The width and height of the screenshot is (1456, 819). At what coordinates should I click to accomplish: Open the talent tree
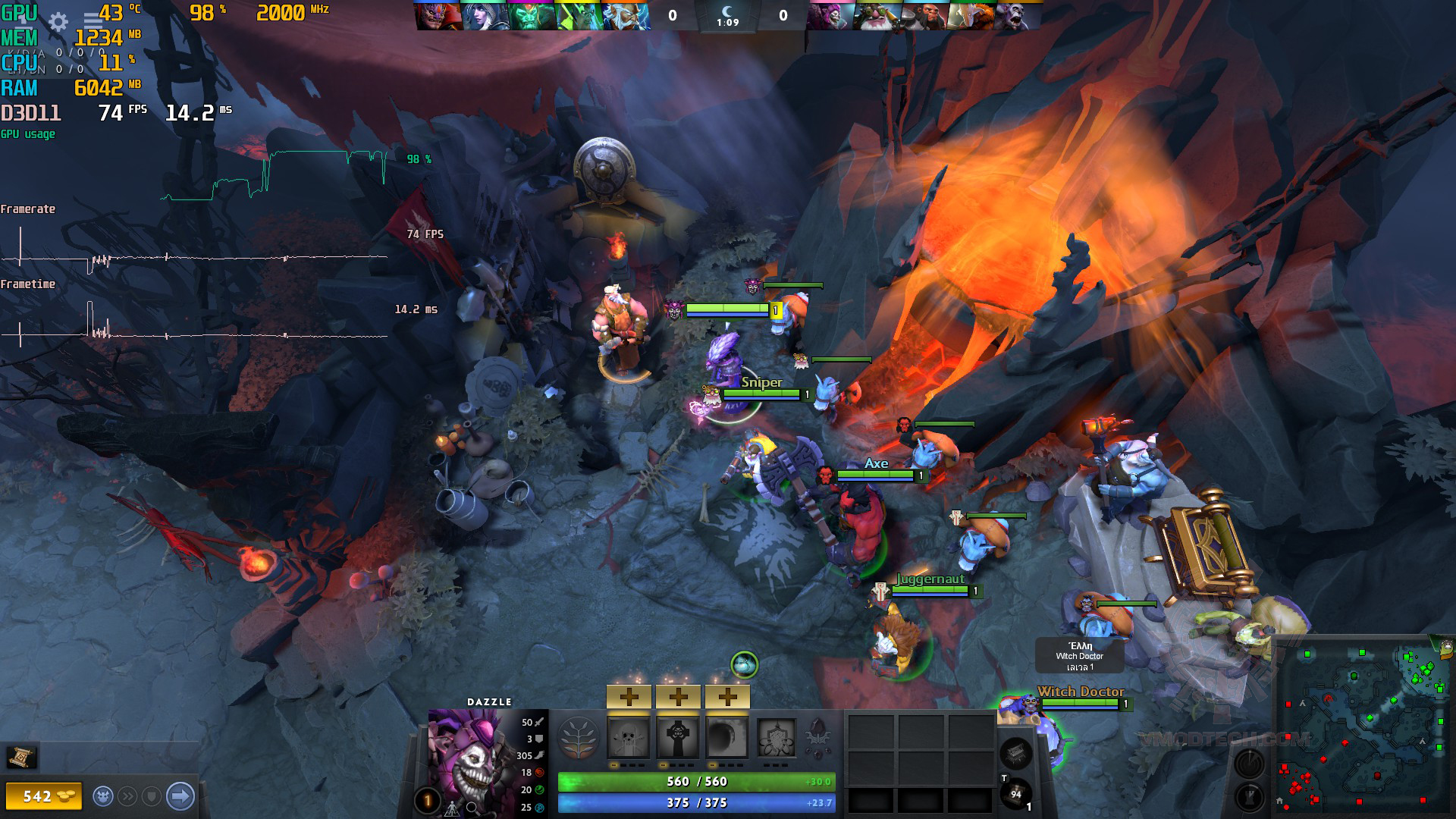[579, 738]
